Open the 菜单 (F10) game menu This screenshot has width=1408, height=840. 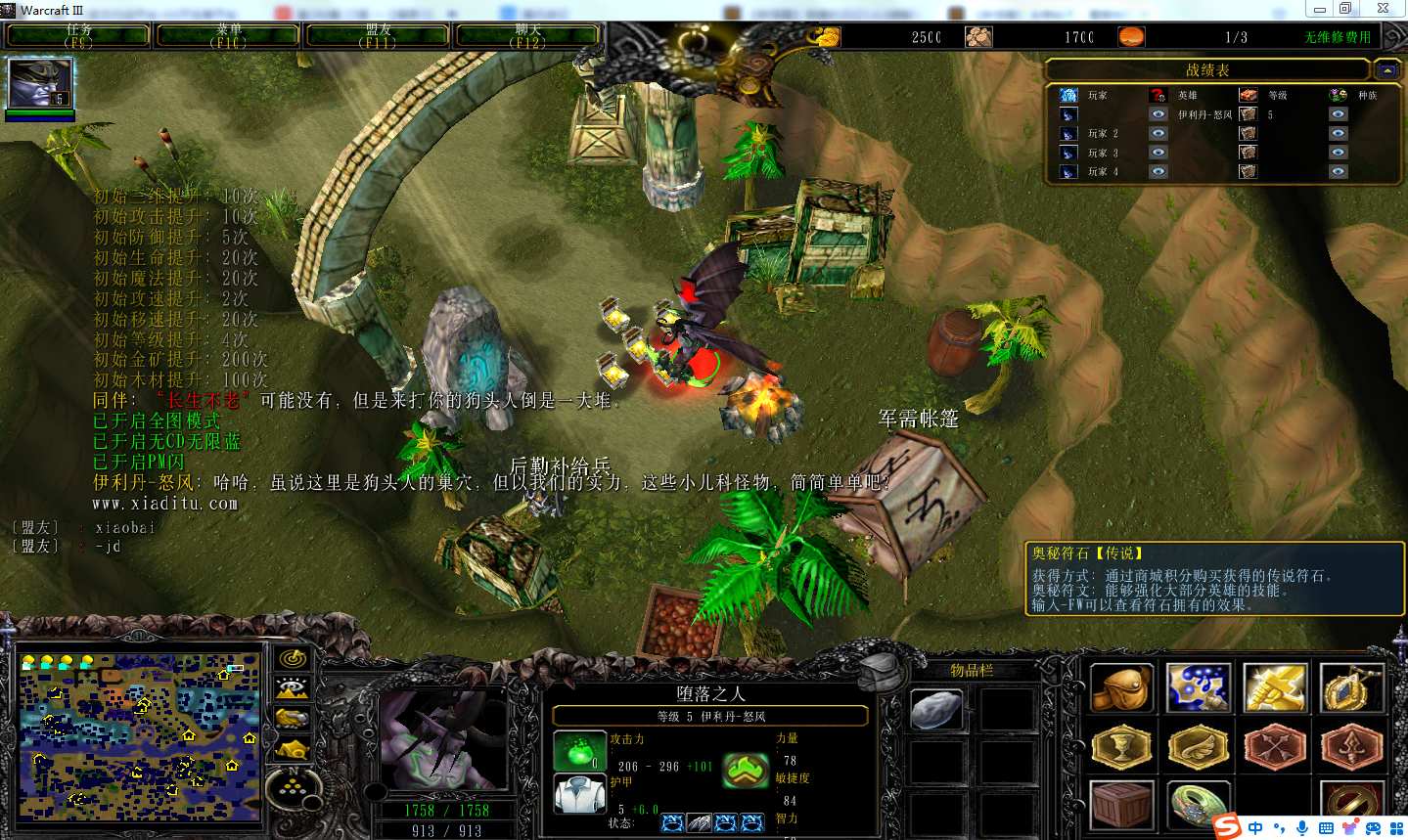228,36
